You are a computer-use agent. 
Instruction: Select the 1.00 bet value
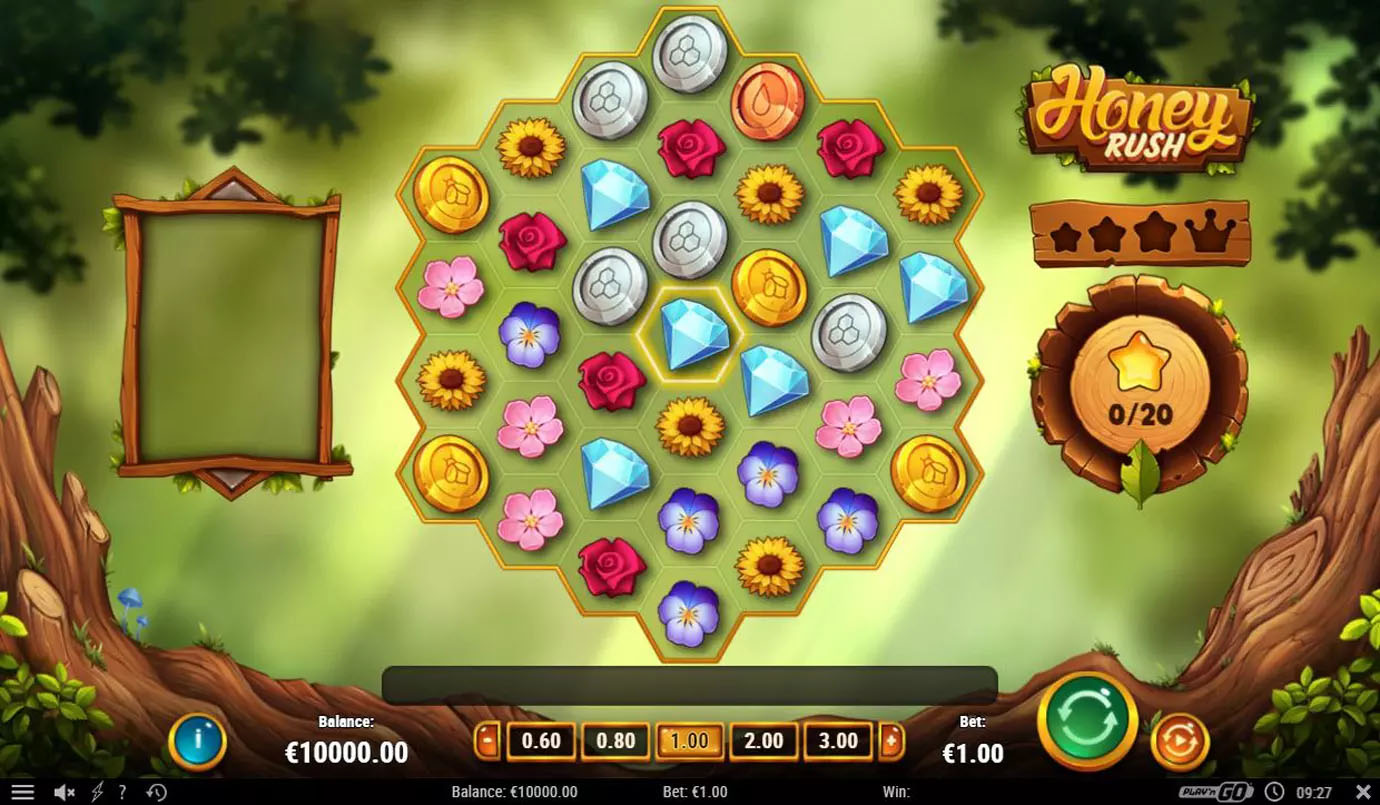pos(689,742)
